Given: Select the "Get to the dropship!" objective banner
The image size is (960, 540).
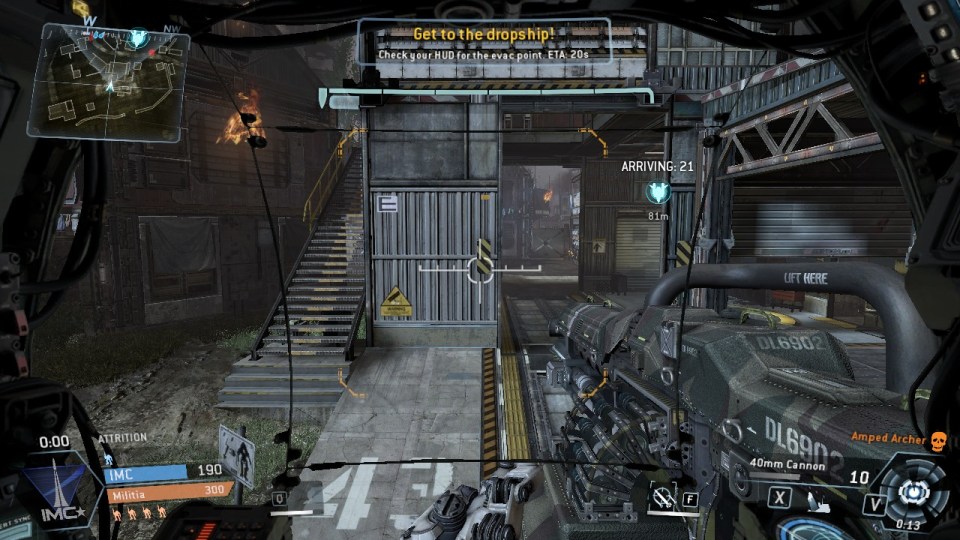Looking at the screenshot, I should (x=485, y=42).
